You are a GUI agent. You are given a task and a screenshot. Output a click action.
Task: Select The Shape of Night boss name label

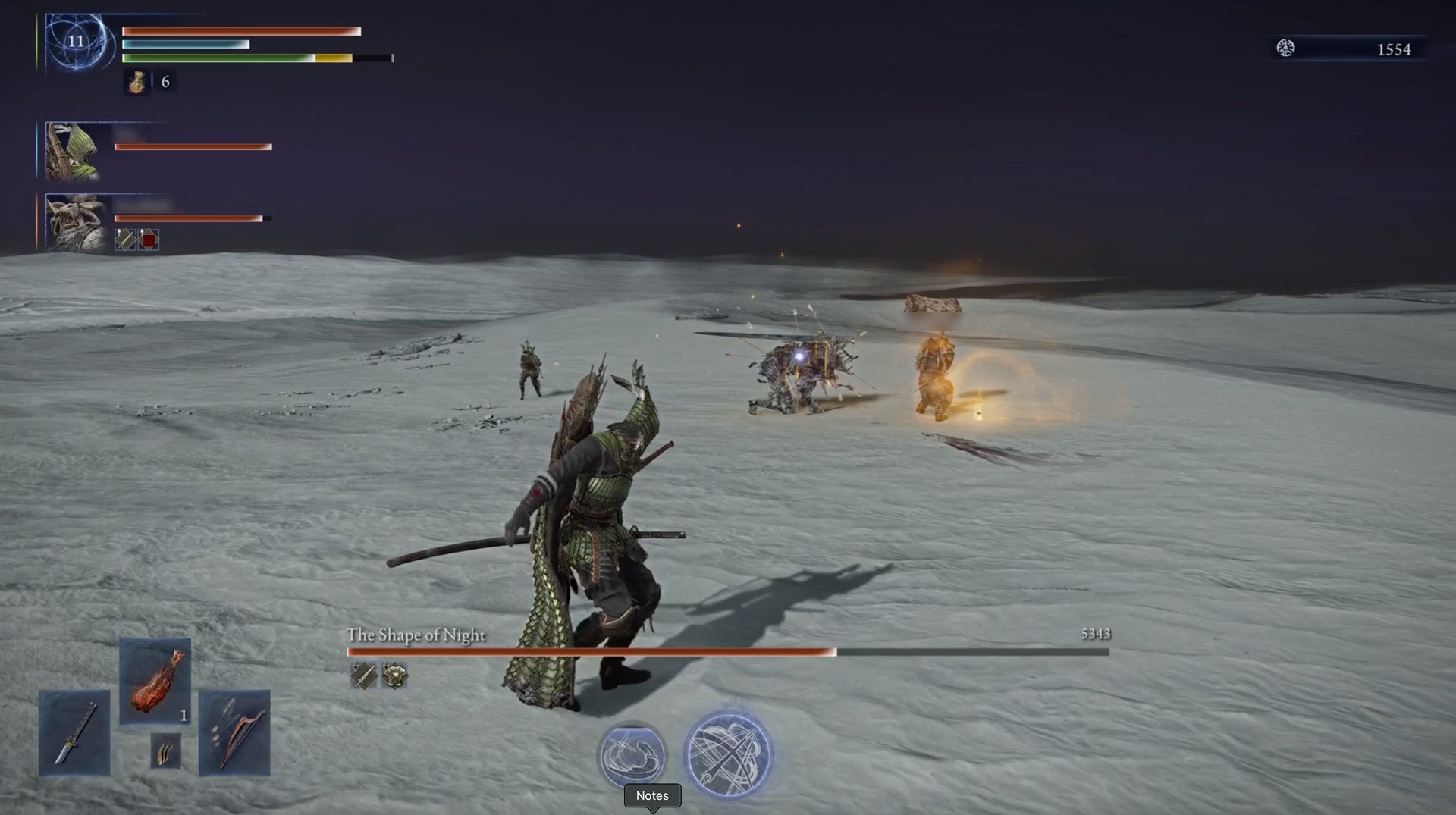click(416, 636)
